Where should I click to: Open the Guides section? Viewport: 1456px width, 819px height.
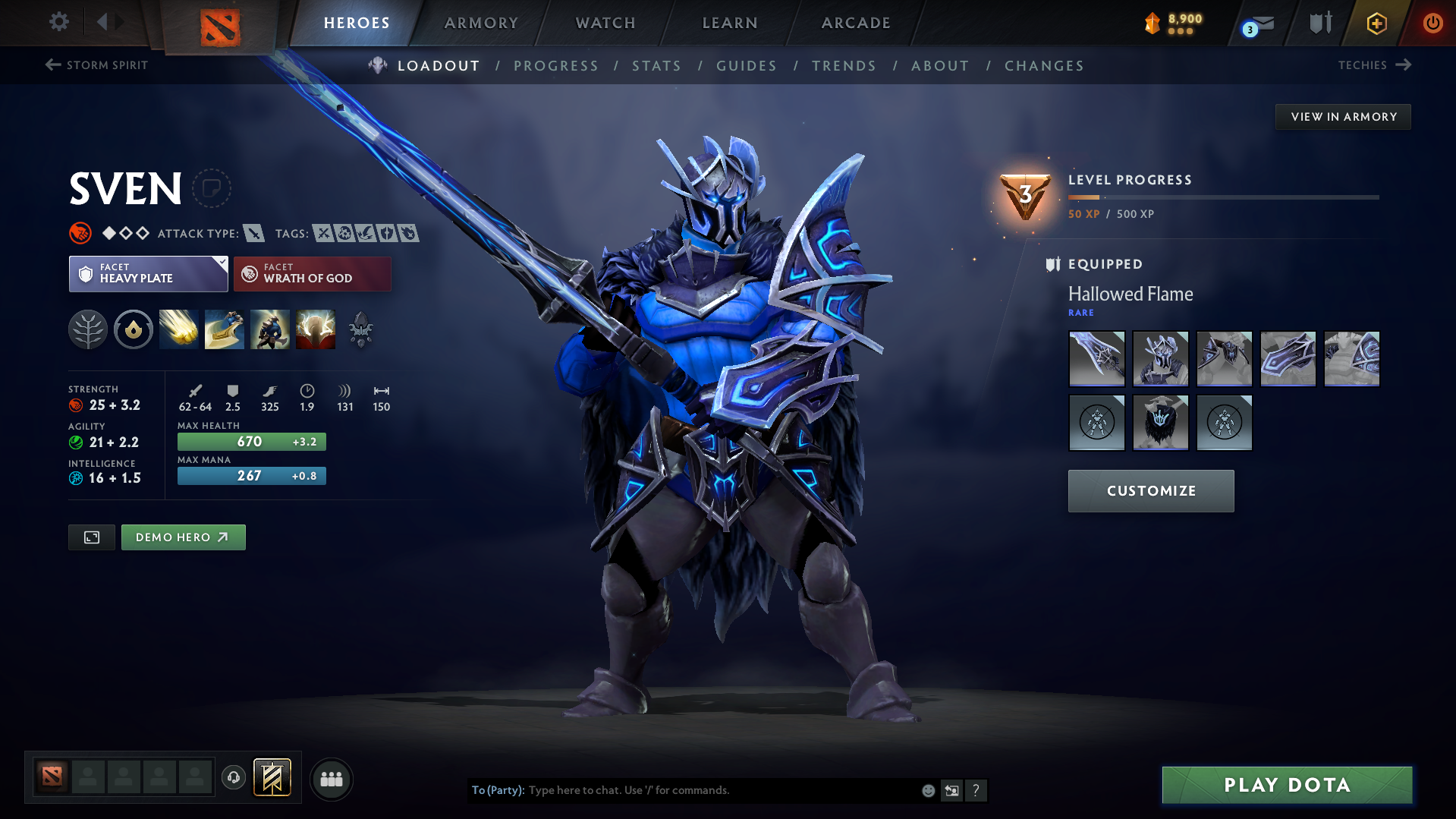click(x=746, y=66)
